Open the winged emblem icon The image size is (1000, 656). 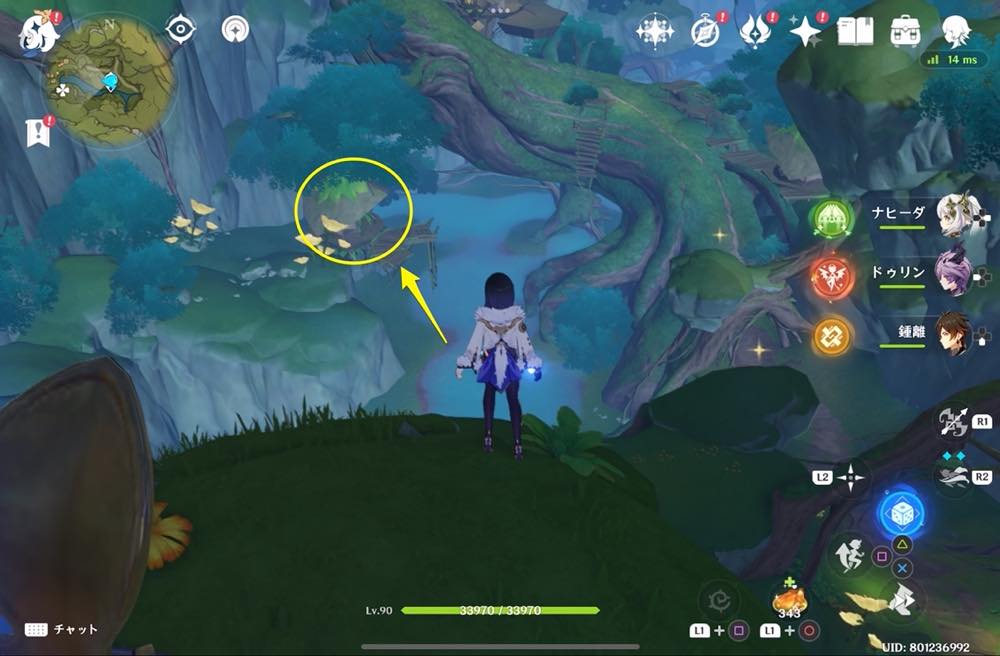pyautogui.click(x=754, y=32)
